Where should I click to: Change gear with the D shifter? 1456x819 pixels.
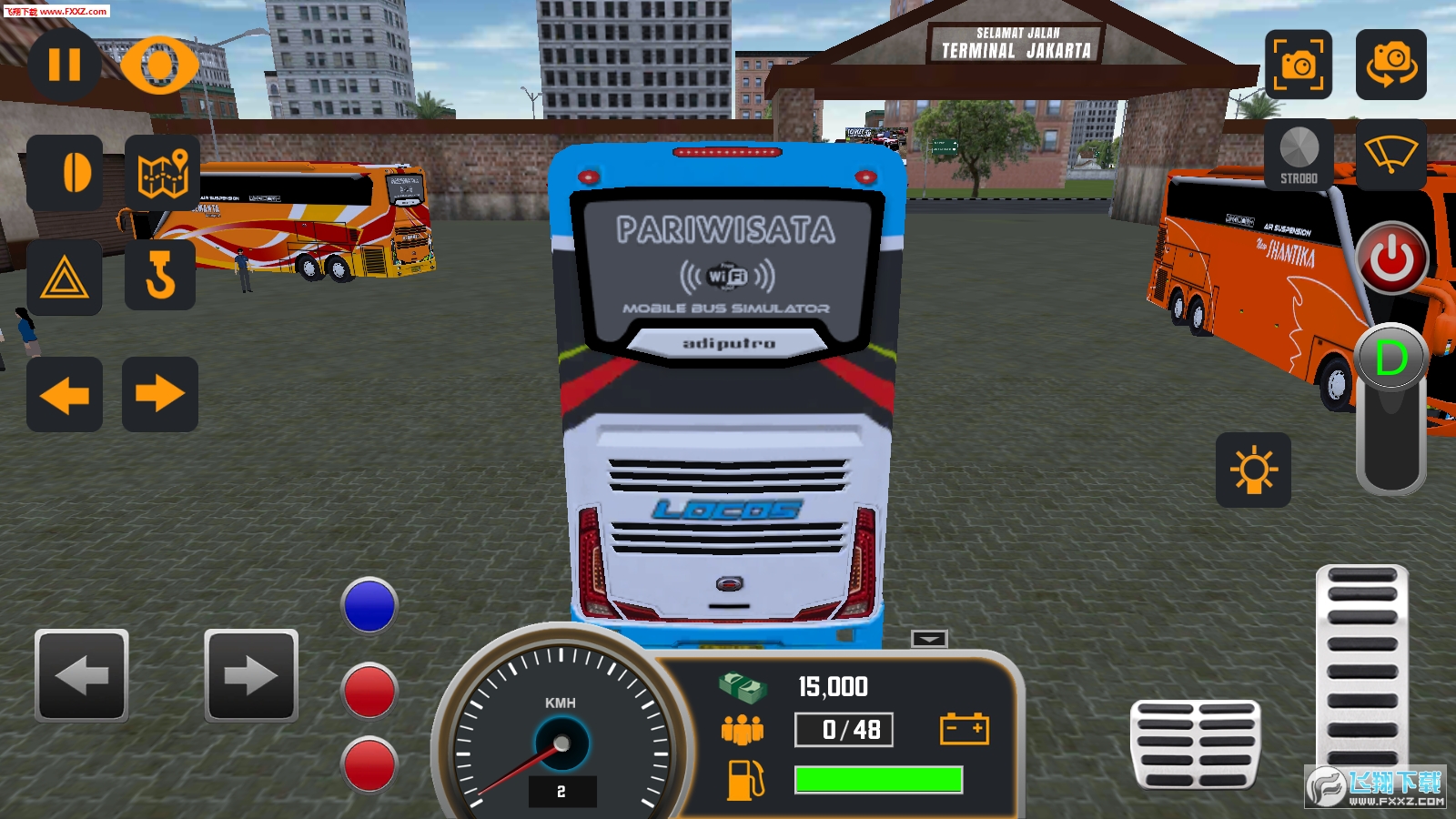click(x=1390, y=359)
